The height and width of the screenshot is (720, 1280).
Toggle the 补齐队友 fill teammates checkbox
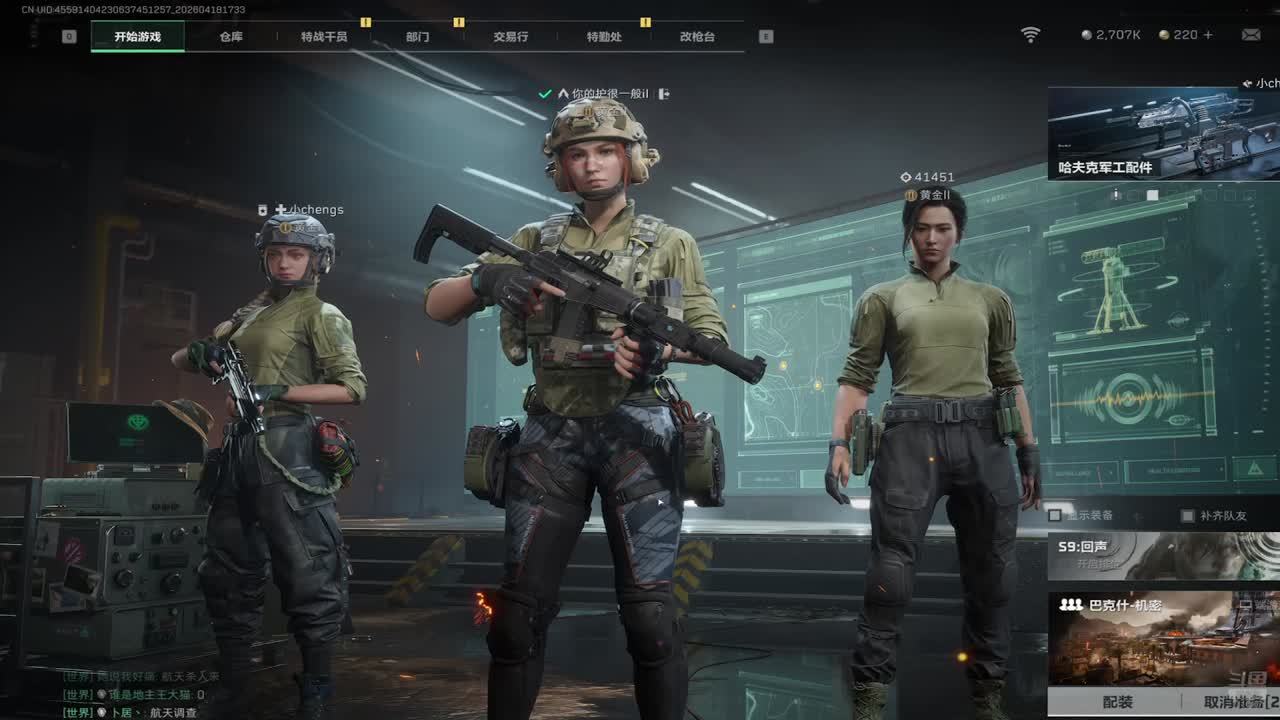point(1188,516)
